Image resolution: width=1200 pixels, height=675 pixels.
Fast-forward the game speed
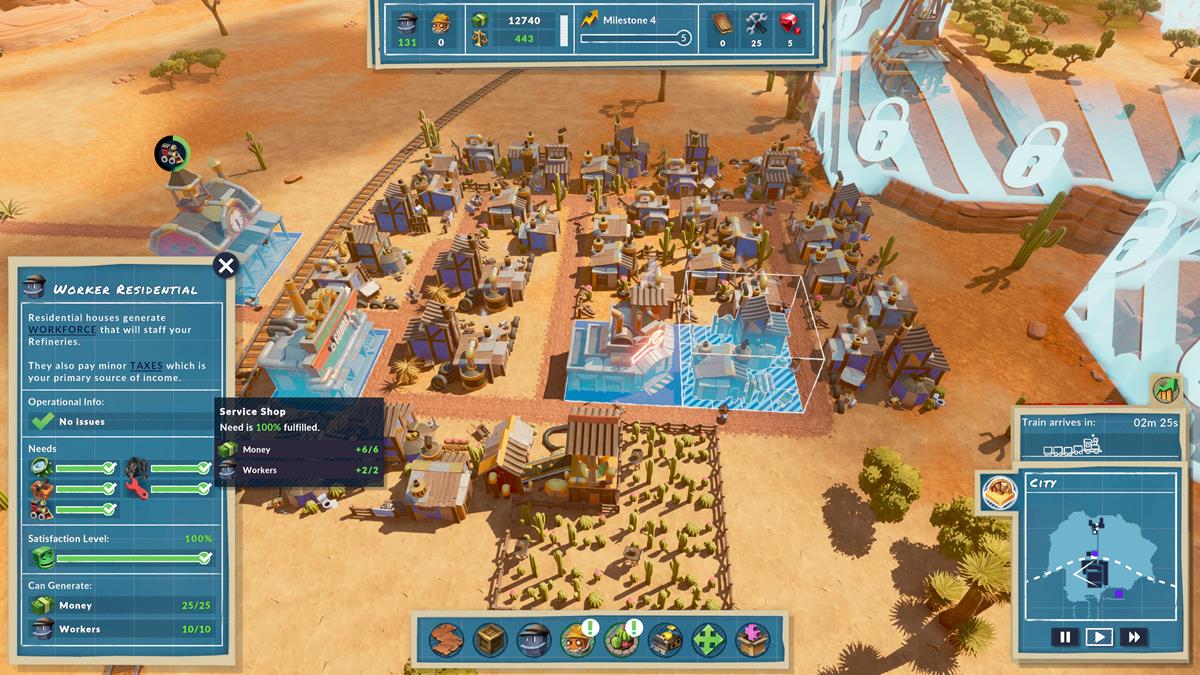[1134, 636]
